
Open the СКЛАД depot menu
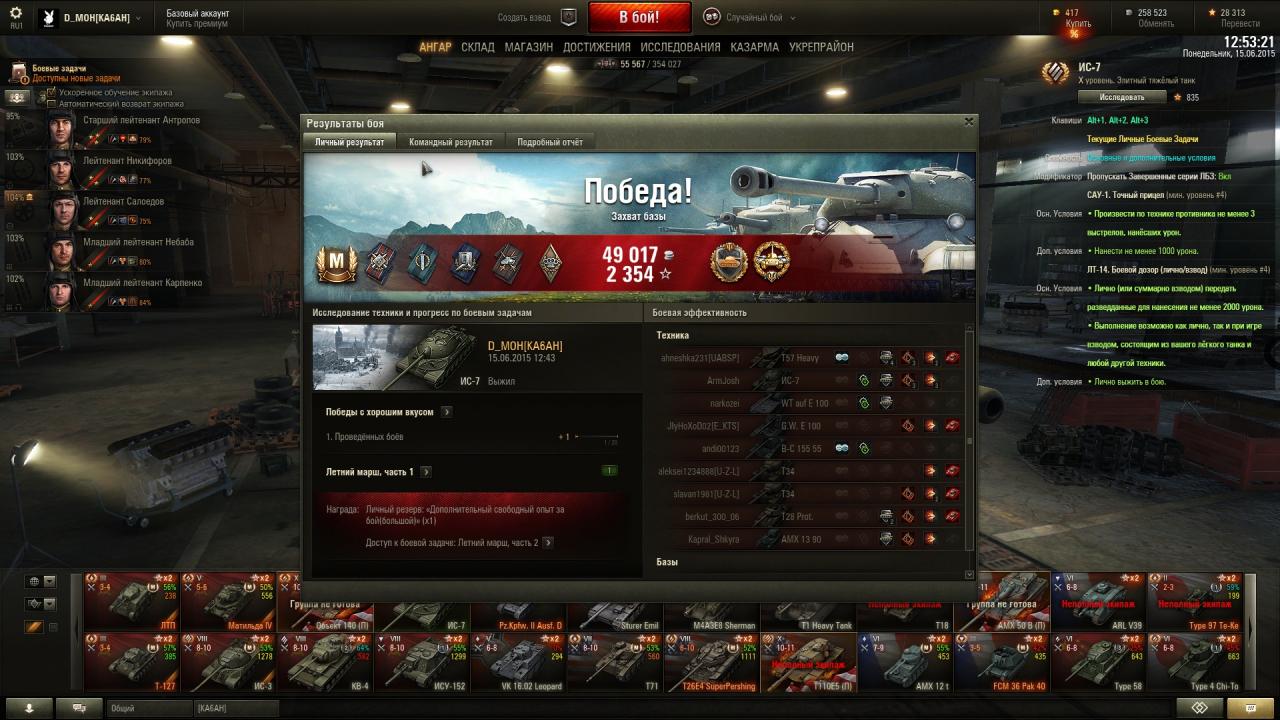coord(478,47)
